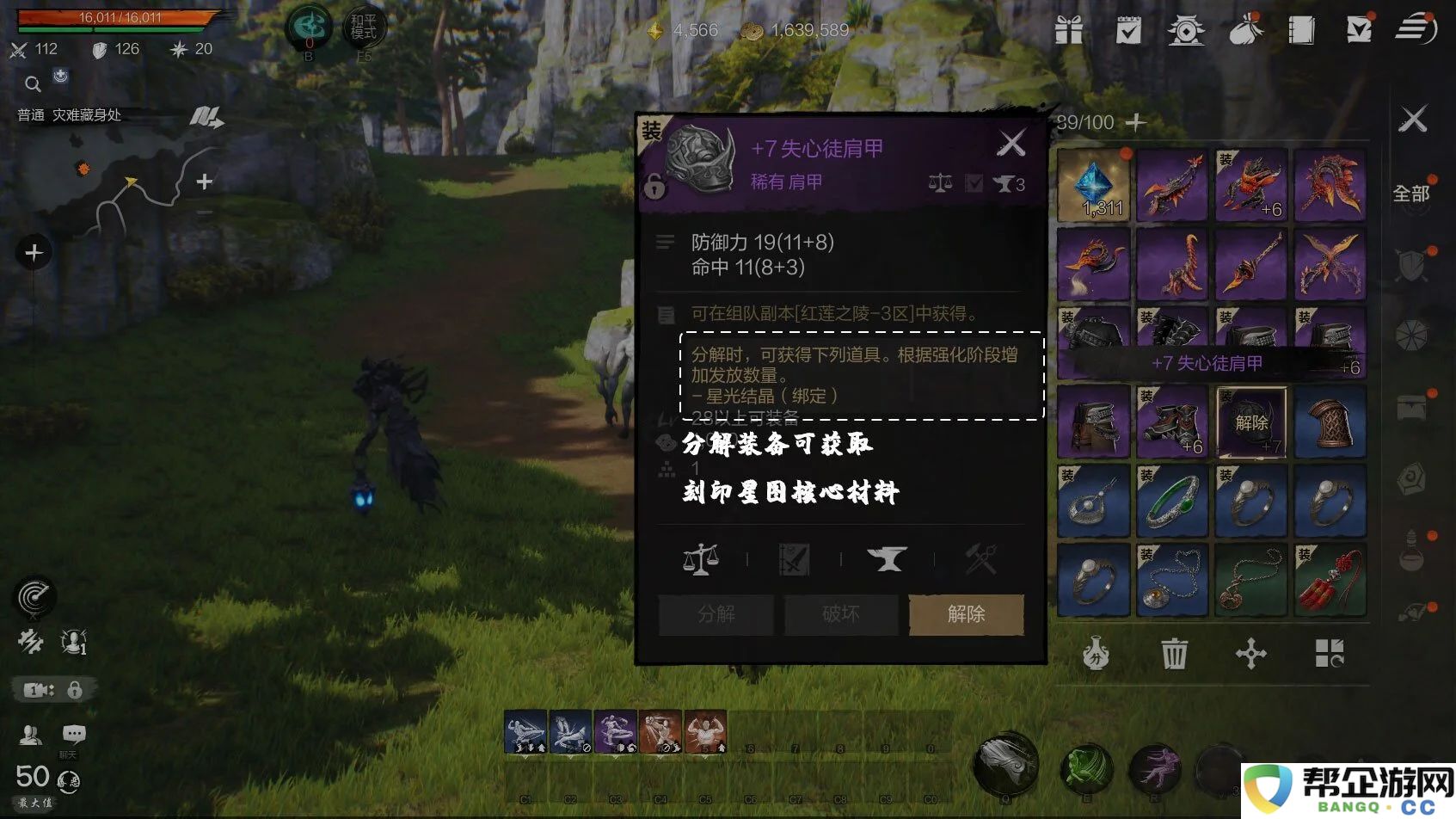Select the inventory sort/rearrange cross icon
1456x819 pixels.
1251,655
